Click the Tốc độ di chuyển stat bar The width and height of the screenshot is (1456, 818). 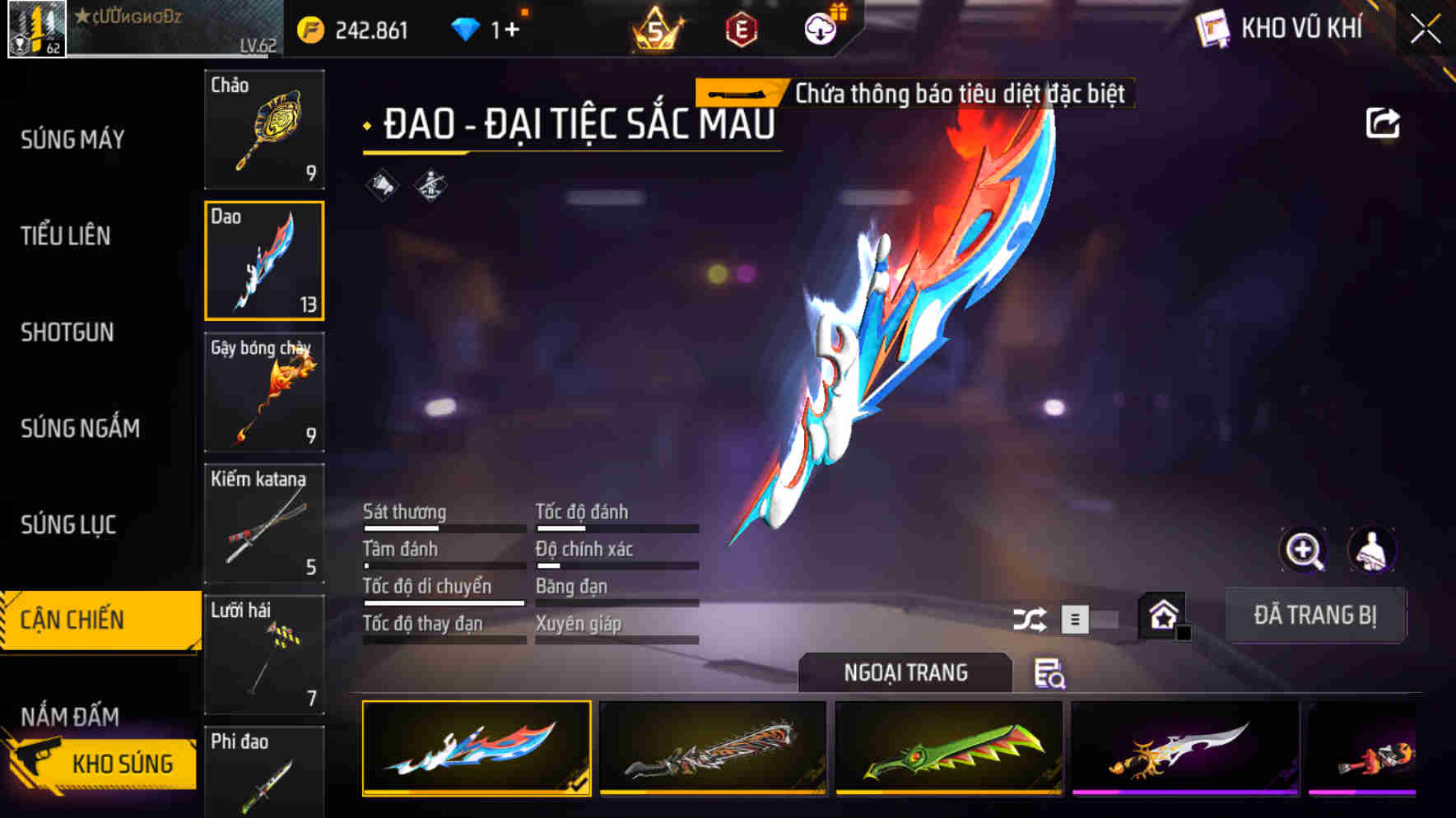coord(443,603)
